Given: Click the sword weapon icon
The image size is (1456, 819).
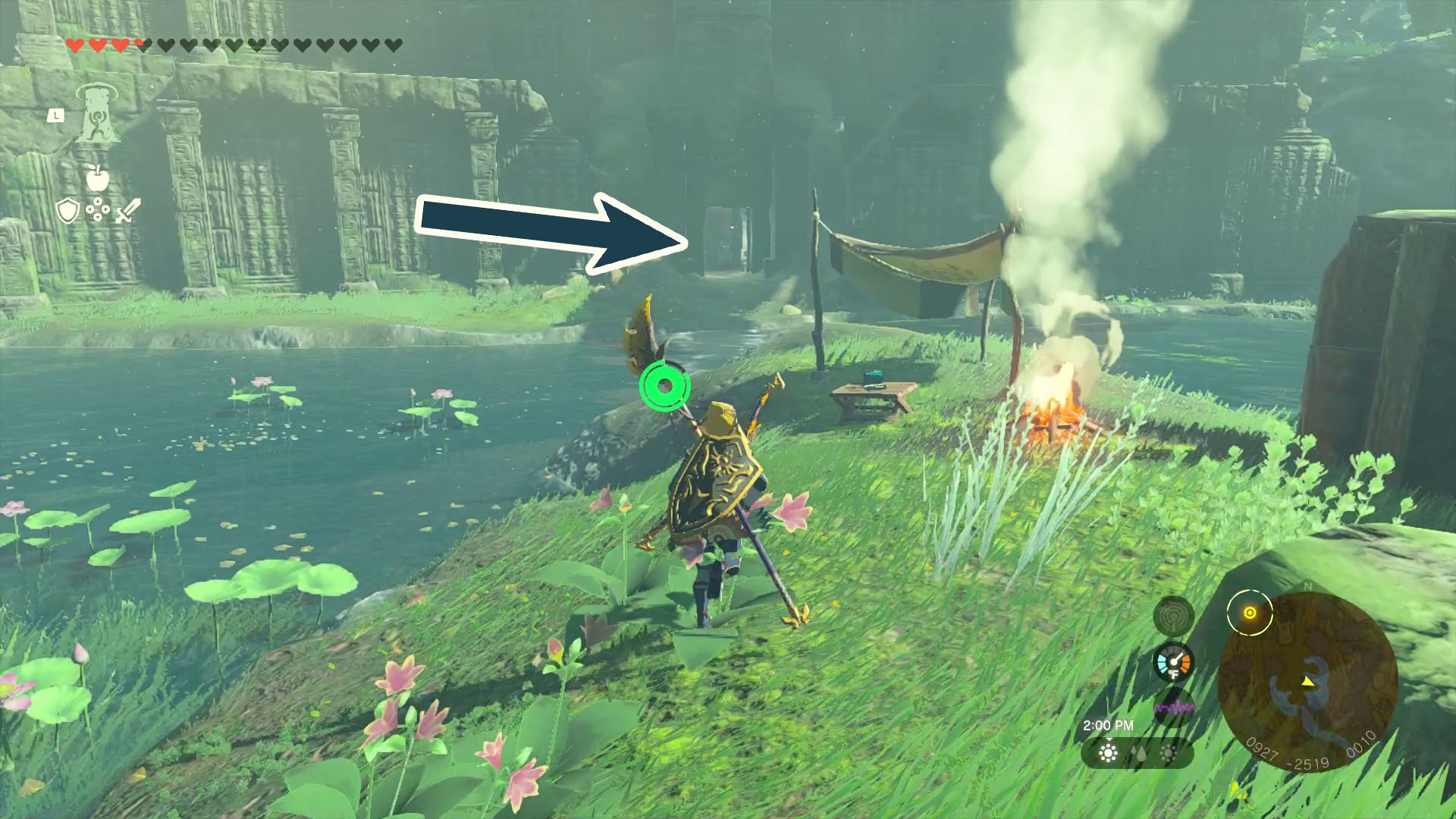Looking at the screenshot, I should pyautogui.click(x=128, y=210).
